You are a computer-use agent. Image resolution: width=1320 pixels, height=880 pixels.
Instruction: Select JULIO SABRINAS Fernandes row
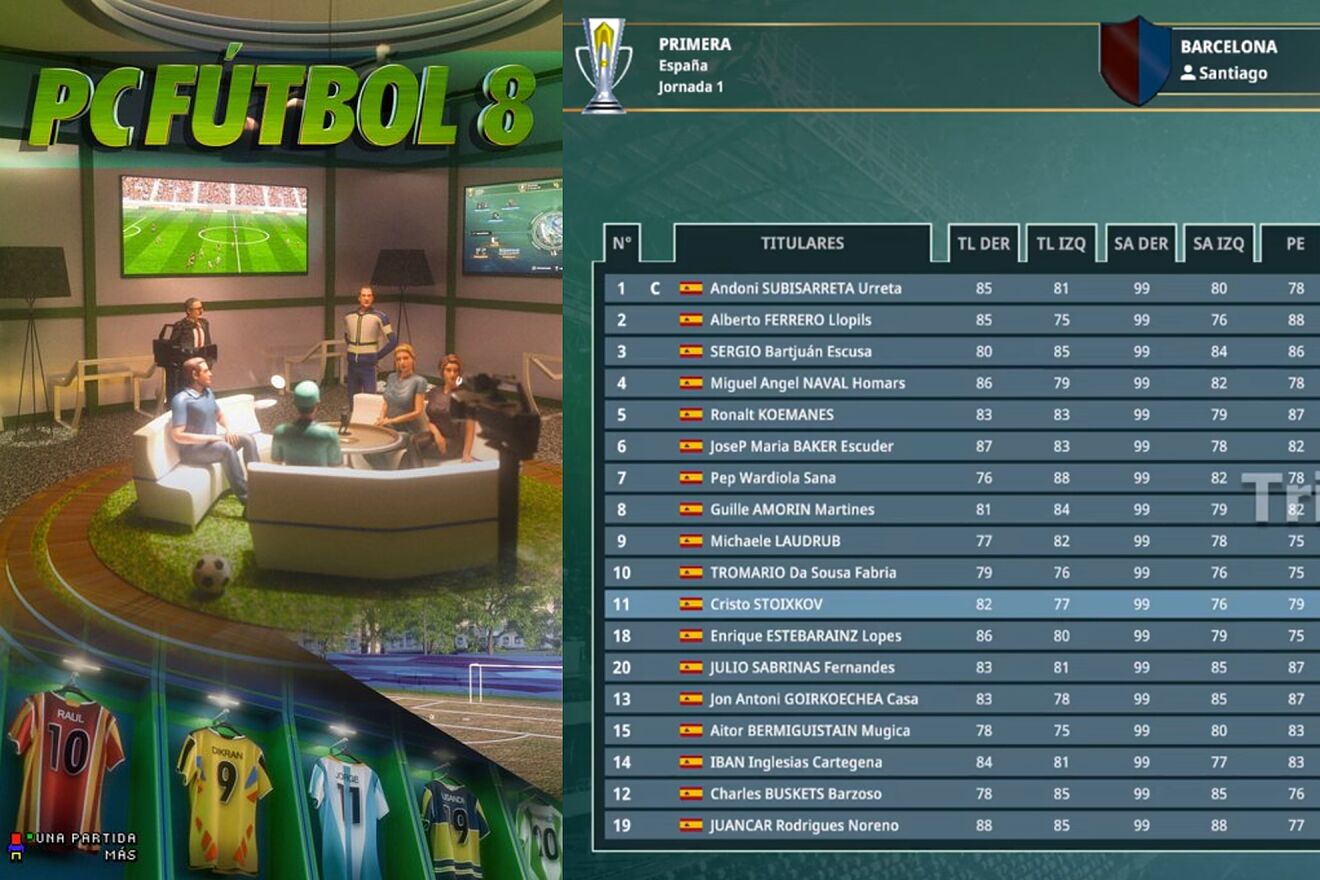pyautogui.click(x=802, y=667)
